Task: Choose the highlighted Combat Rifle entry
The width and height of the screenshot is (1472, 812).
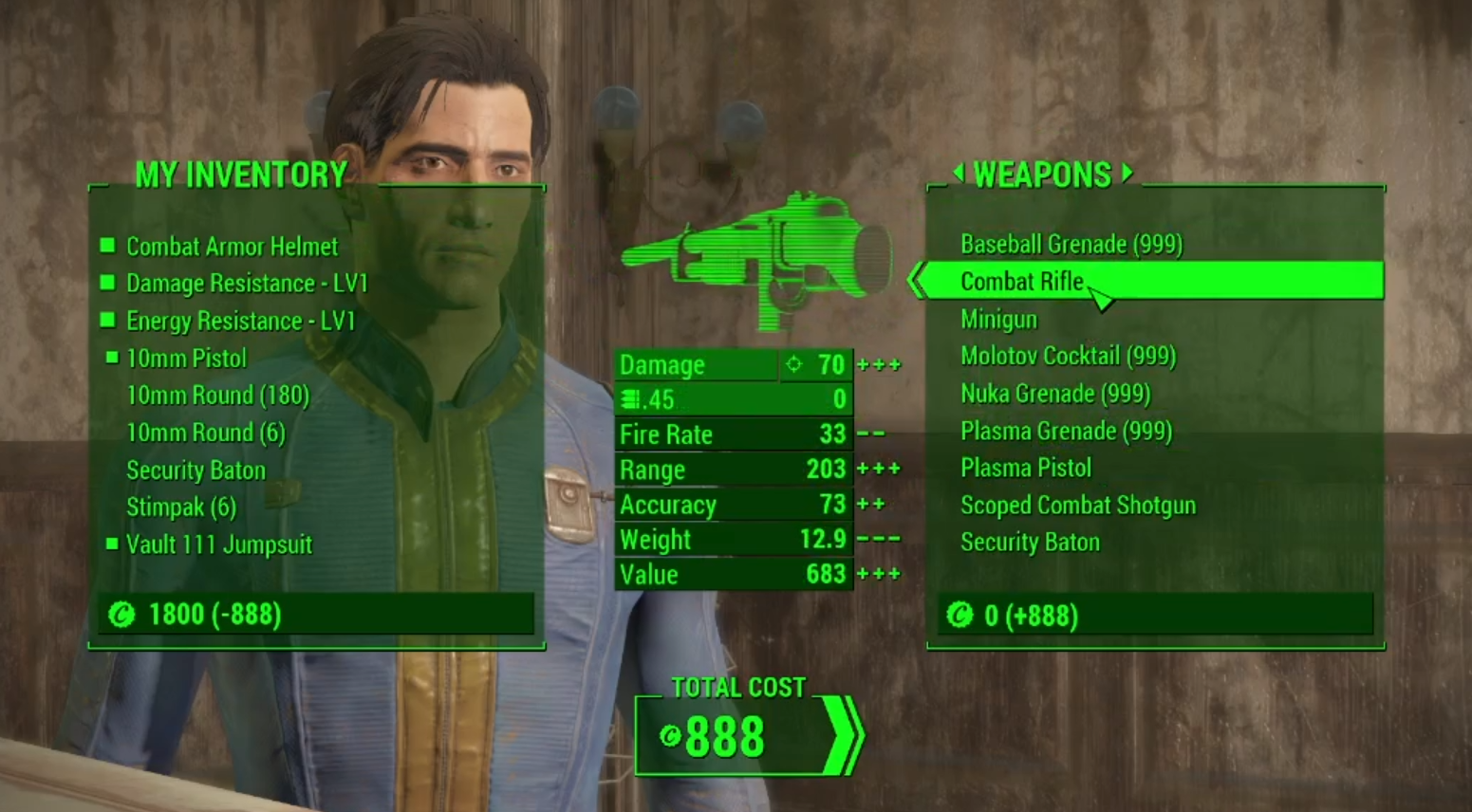Action: coord(1021,282)
